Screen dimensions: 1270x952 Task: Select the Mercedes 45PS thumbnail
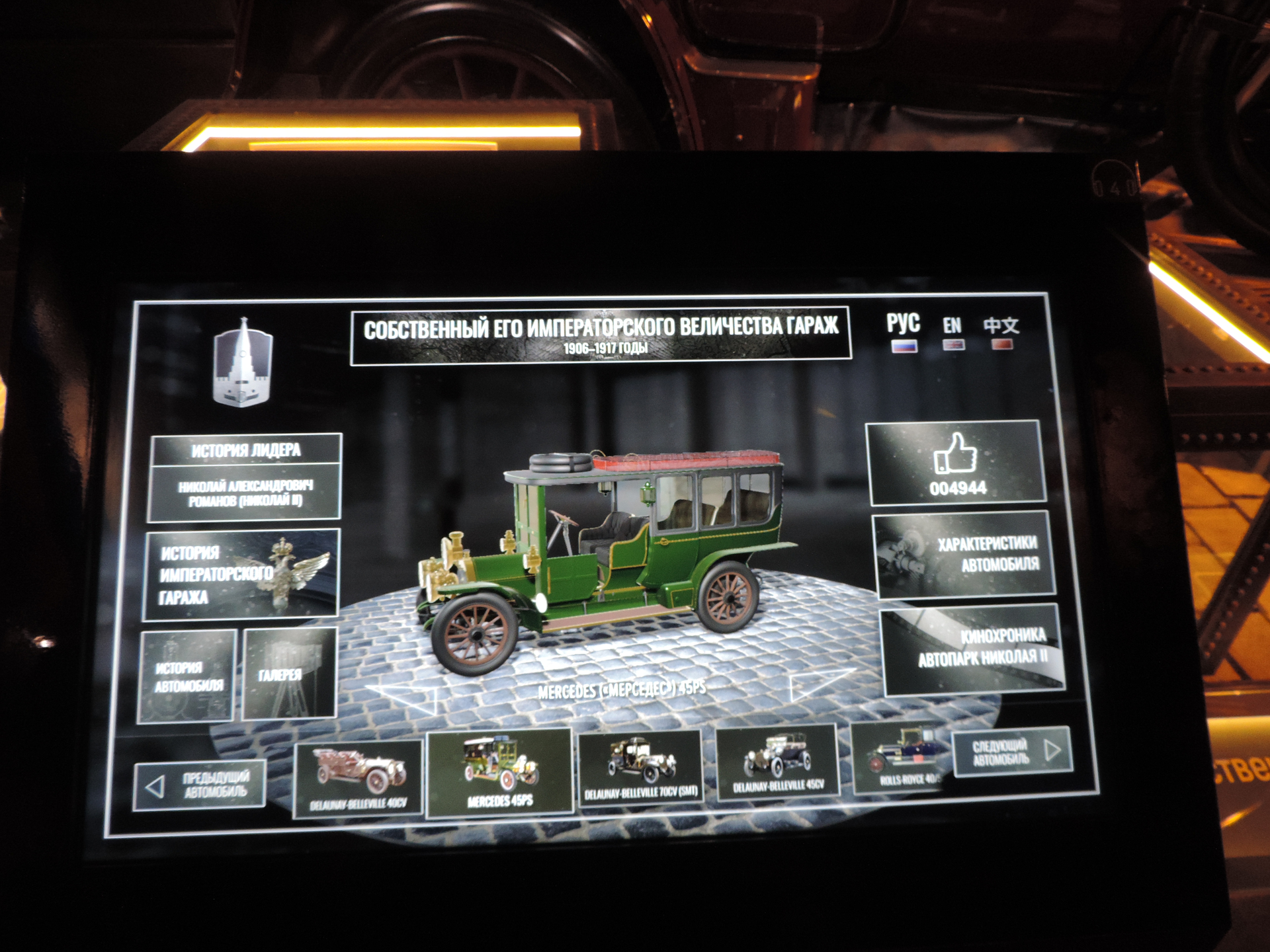pyautogui.click(x=499, y=772)
